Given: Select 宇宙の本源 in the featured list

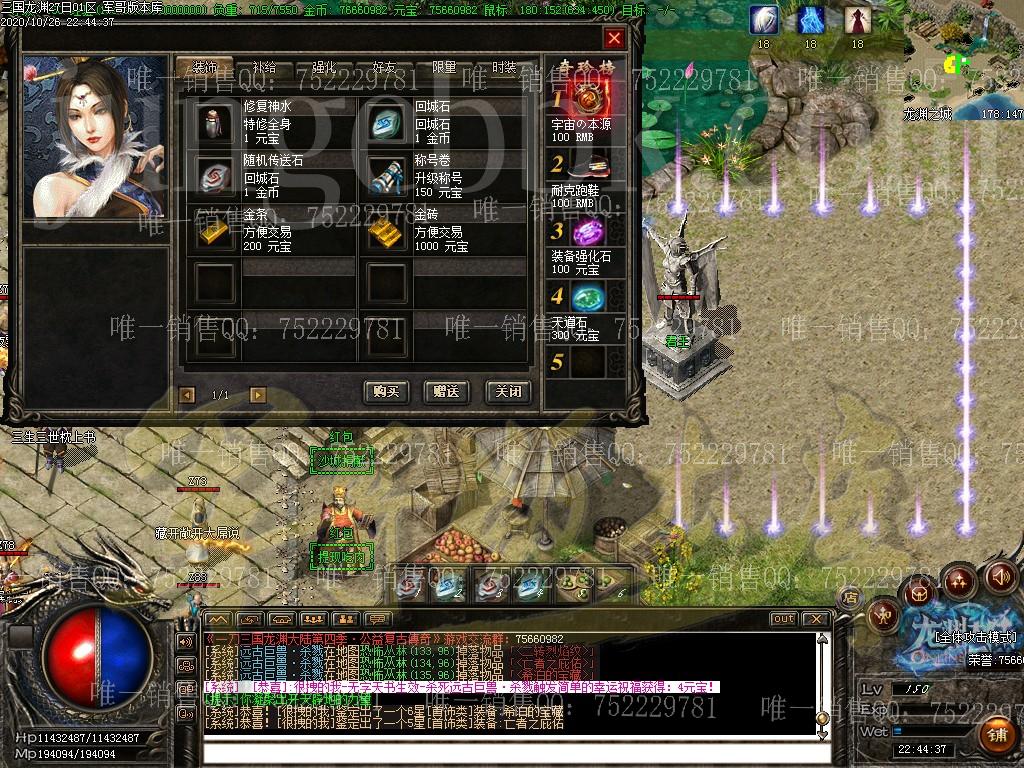Looking at the screenshot, I should [588, 98].
